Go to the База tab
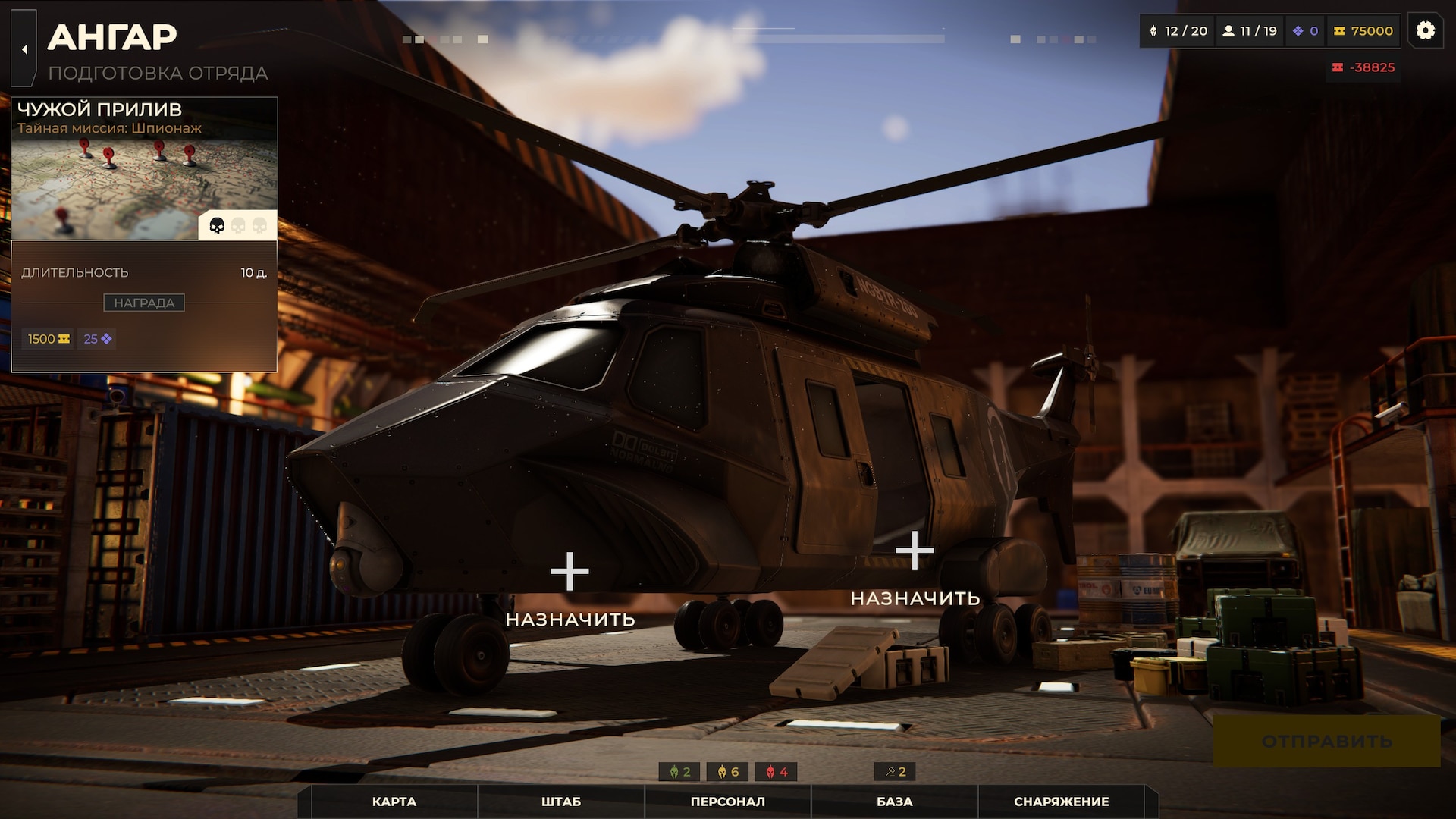This screenshot has width=1456, height=819. pos(894,802)
